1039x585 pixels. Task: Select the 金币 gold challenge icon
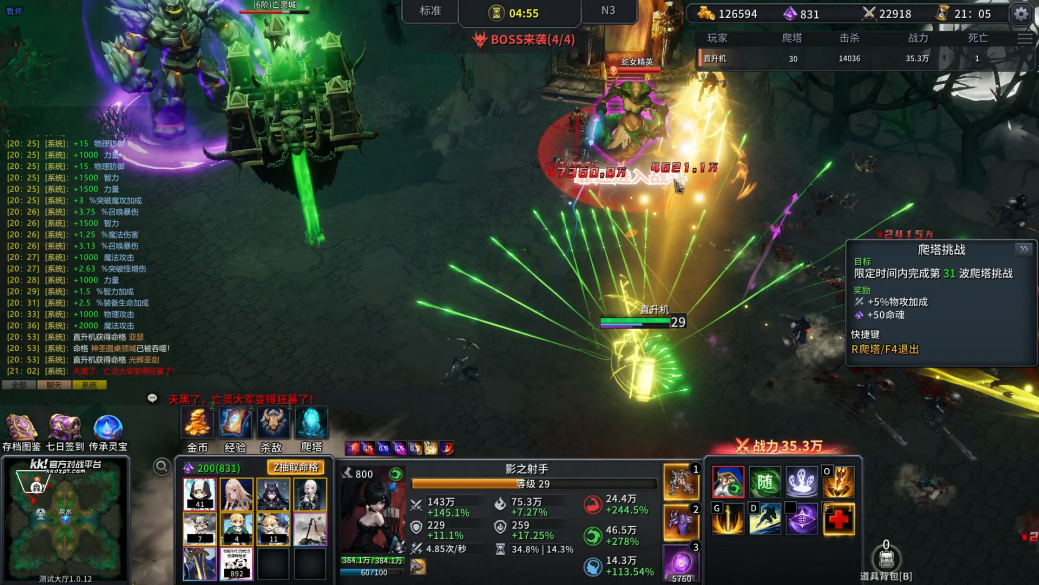point(198,423)
